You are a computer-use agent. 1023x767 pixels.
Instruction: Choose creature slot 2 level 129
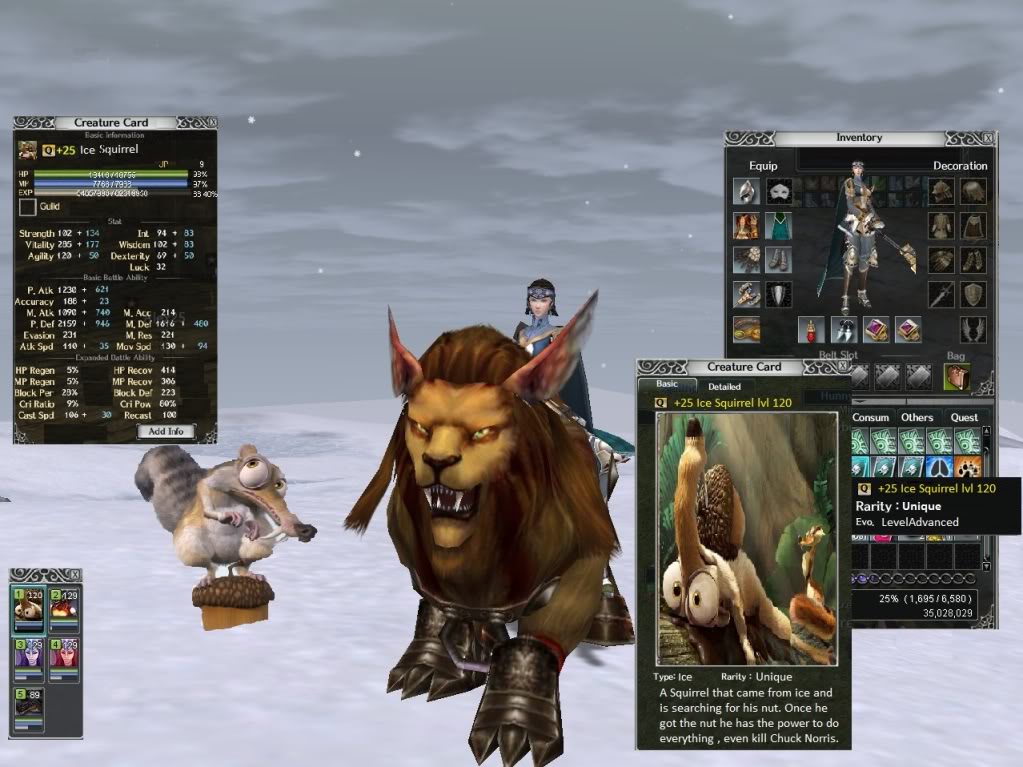click(63, 606)
